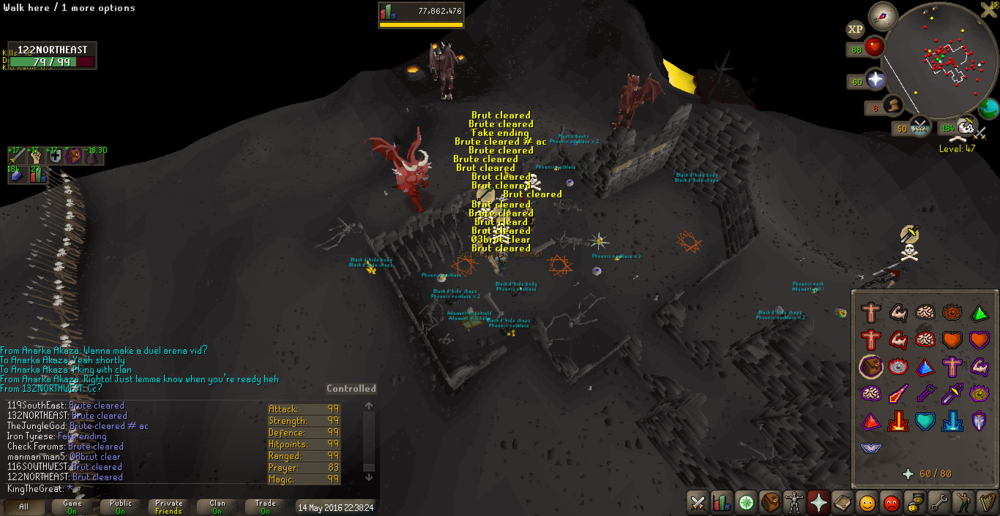Show the Inventory backpack tab
The image size is (1000, 516).
pyautogui.click(x=770, y=502)
